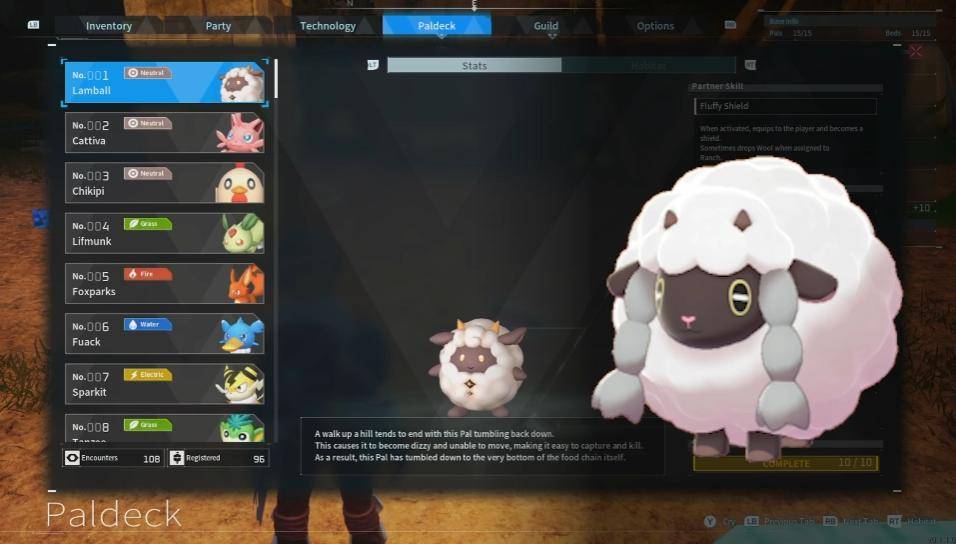The height and width of the screenshot is (544, 956).
Task: Show the Stats sub-tab
Action: coord(474,66)
